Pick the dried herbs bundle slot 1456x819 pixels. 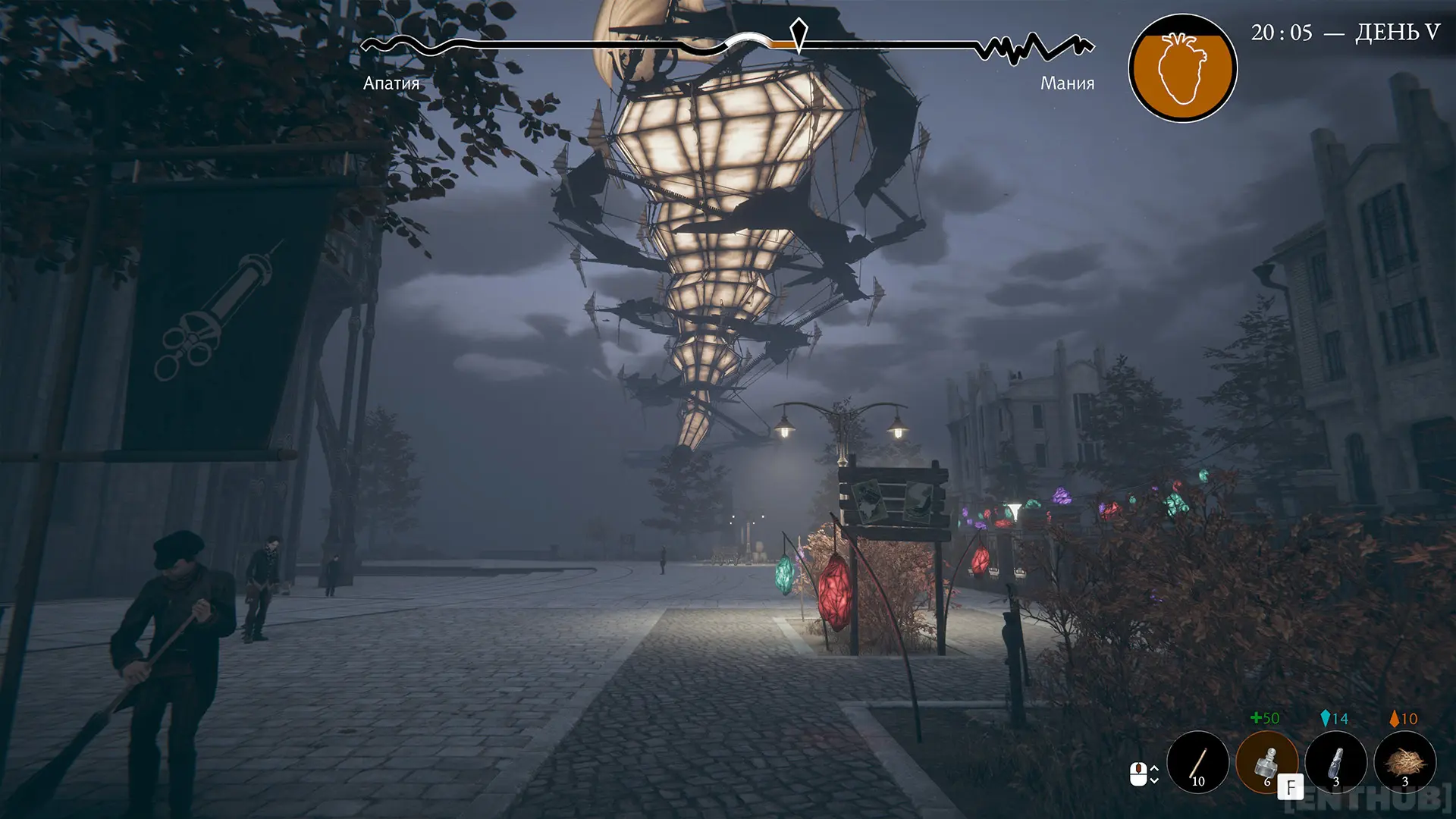tap(1404, 761)
